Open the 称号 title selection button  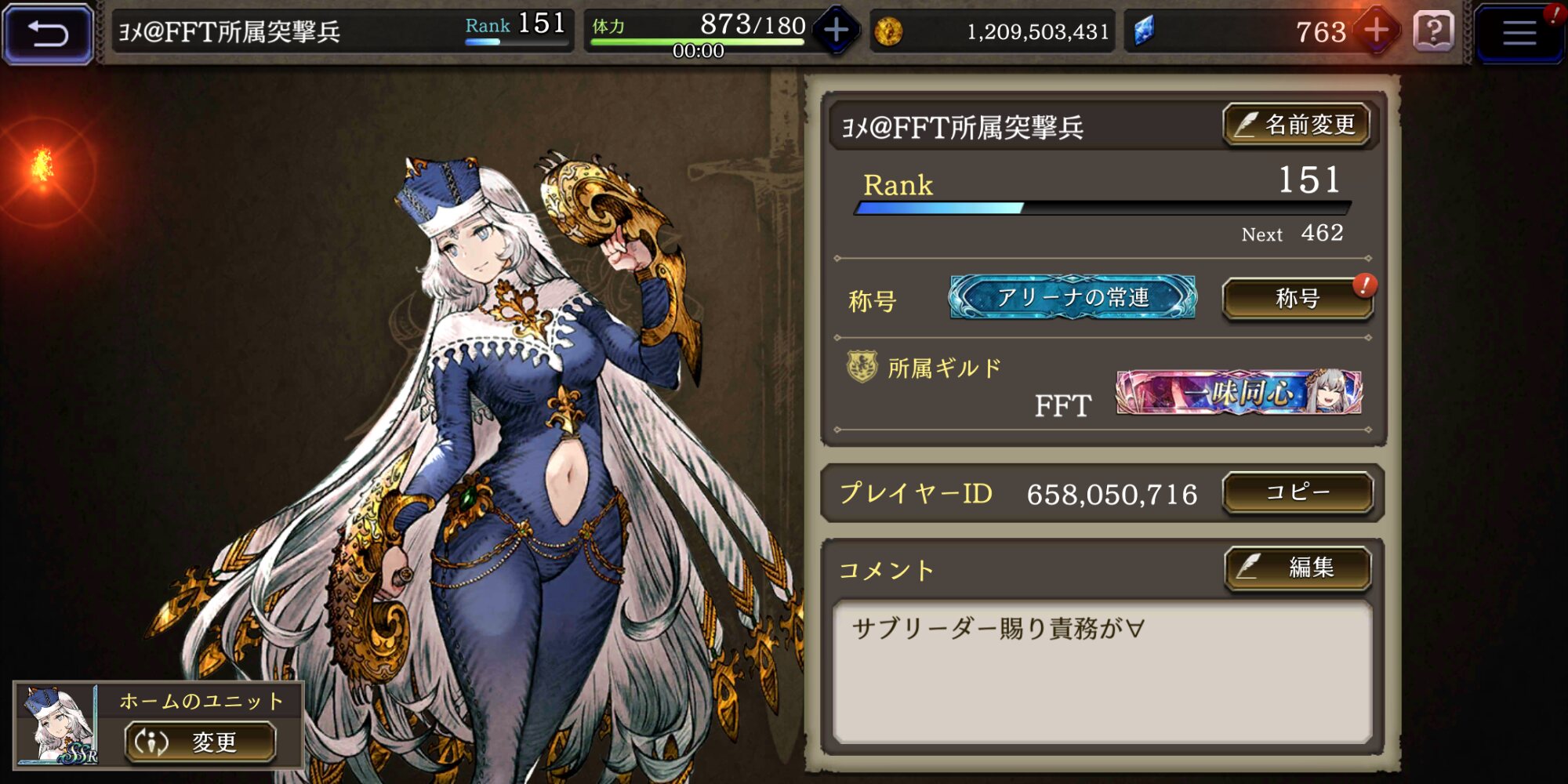point(1298,299)
